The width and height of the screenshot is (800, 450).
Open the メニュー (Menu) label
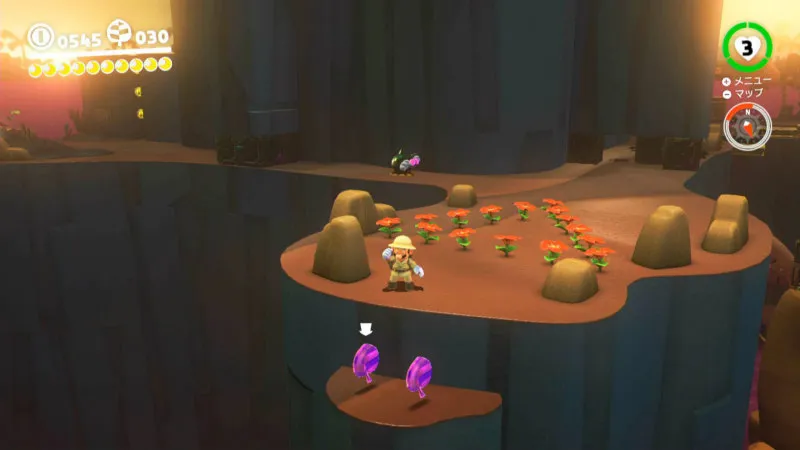(x=748, y=81)
